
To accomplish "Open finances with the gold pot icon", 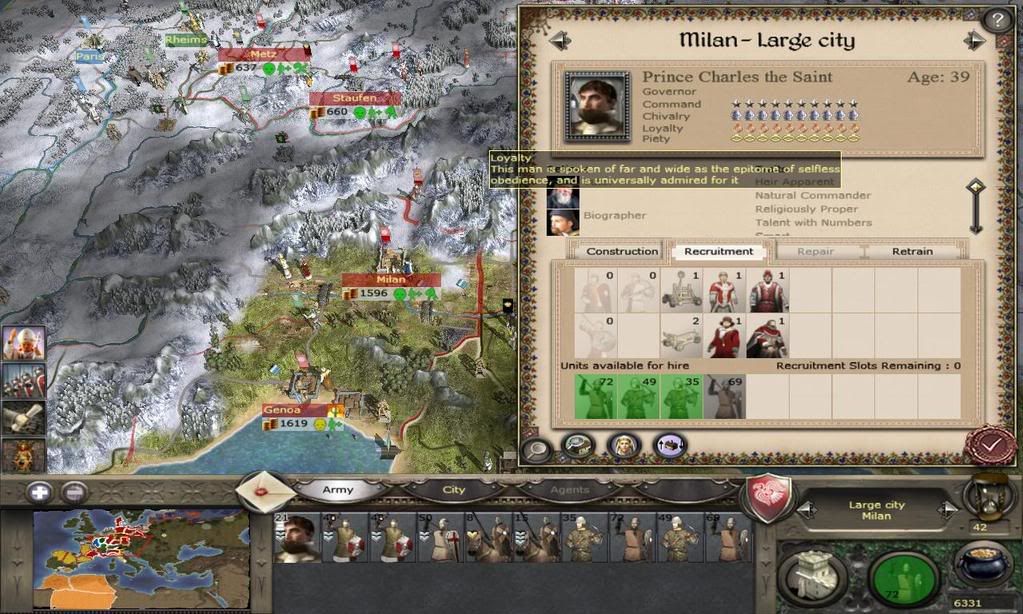I will (980, 566).
